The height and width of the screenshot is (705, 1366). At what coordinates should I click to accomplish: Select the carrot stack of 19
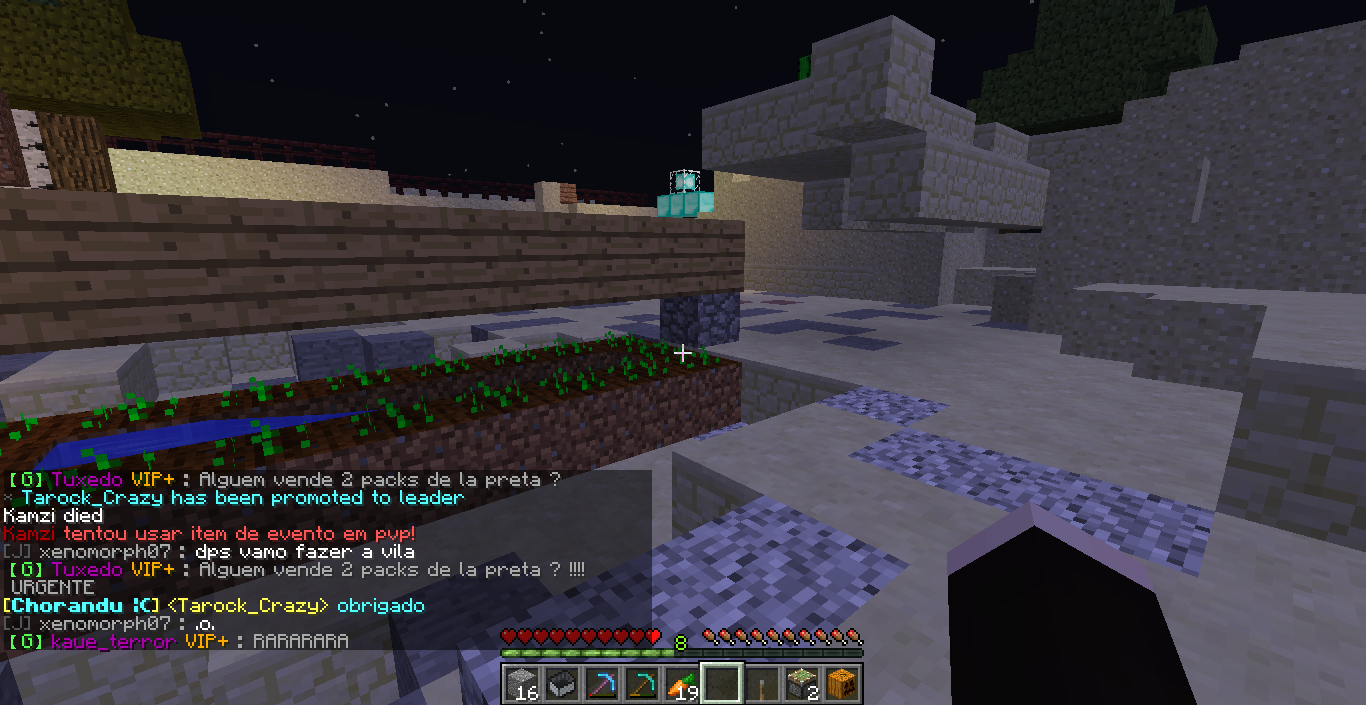[x=682, y=683]
